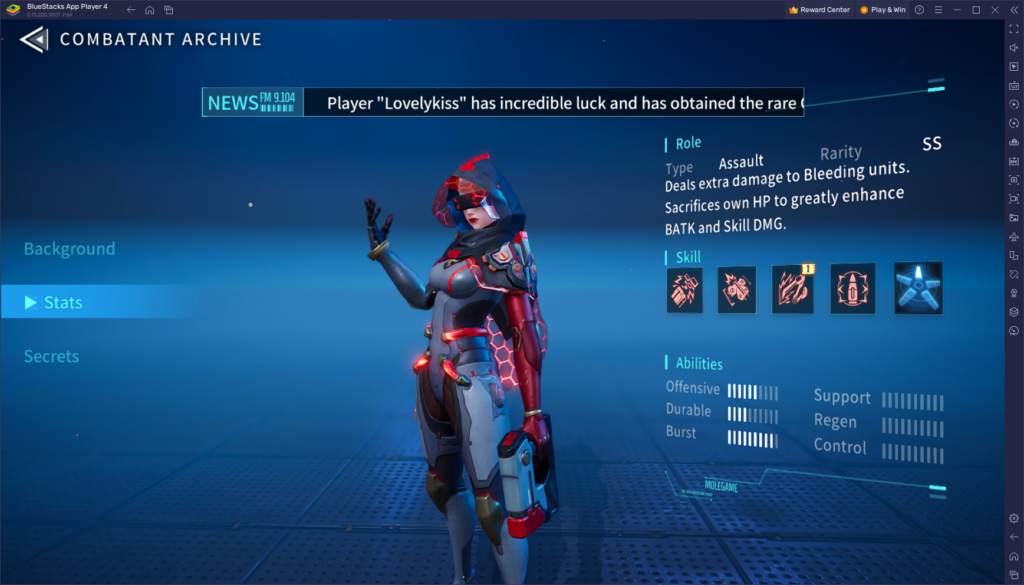The width and height of the screenshot is (1024, 585).
Task: Select the Stats tab
Action: tap(62, 302)
